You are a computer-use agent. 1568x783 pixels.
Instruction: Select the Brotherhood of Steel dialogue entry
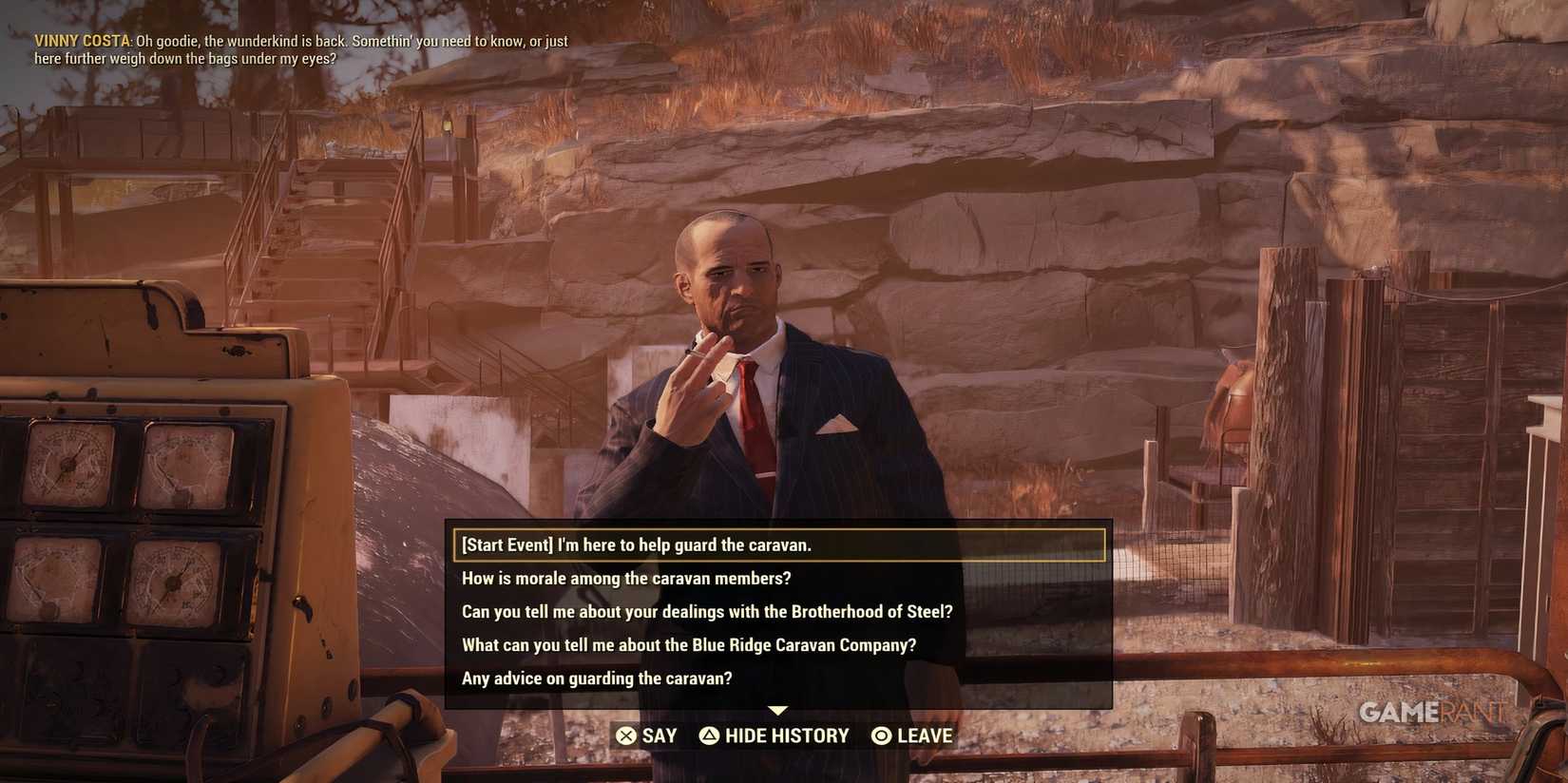click(x=707, y=612)
